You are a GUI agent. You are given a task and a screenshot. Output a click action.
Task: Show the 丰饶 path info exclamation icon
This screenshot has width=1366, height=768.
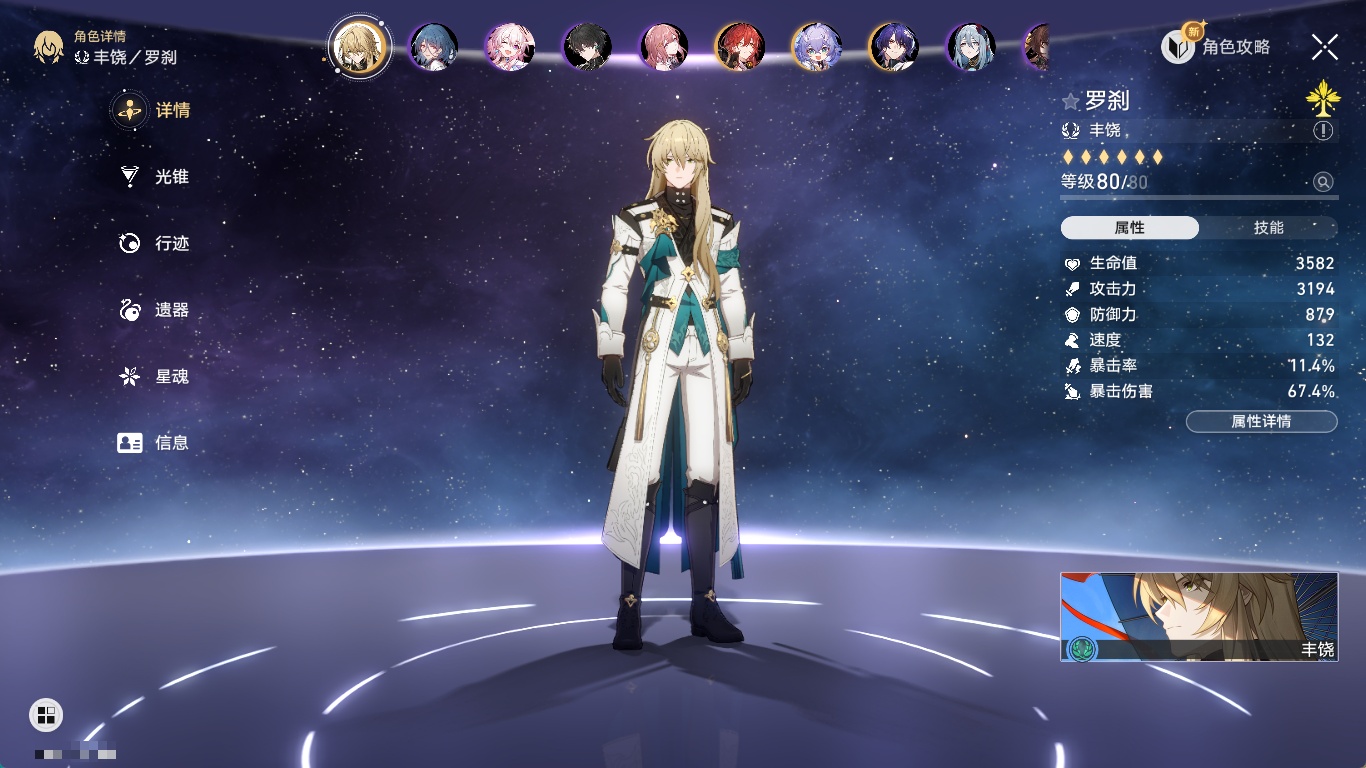pos(1323,131)
